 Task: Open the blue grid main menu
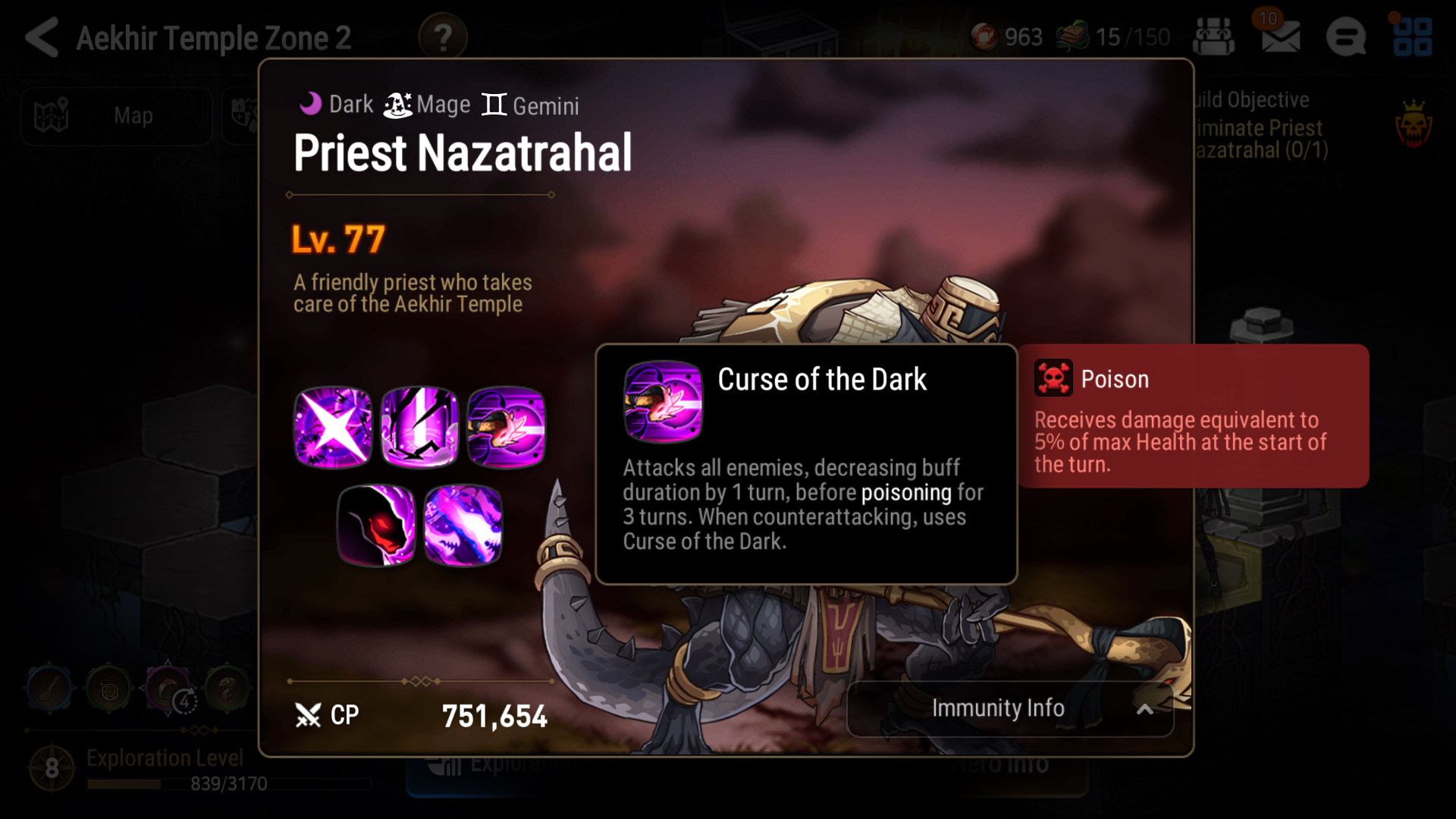[x=1412, y=37]
